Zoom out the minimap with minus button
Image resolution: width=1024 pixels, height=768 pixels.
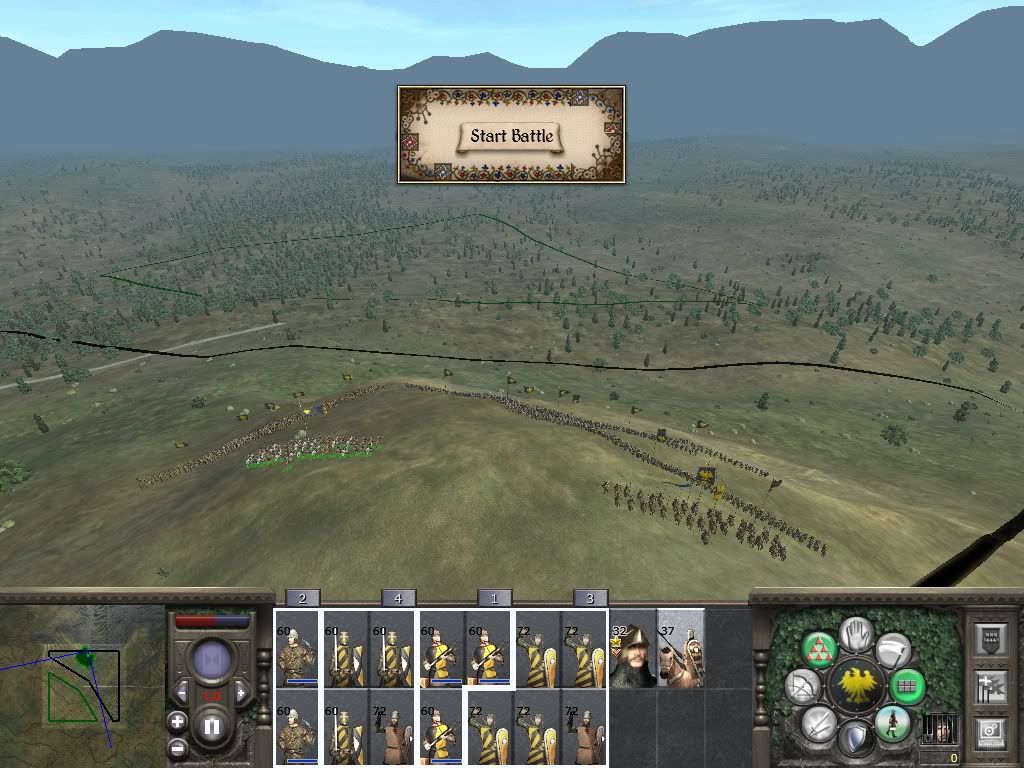pos(177,747)
